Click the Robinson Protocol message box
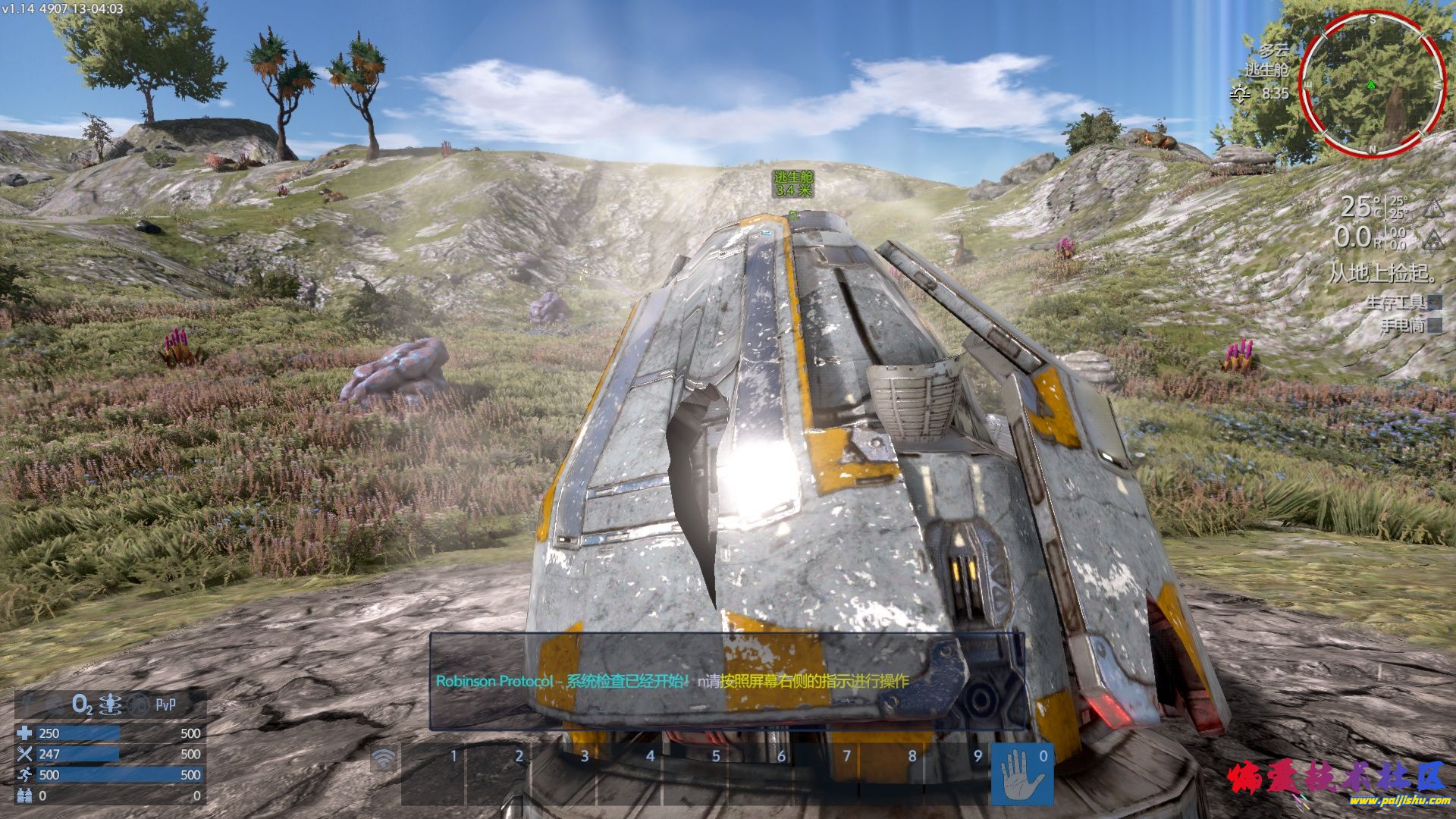1456x819 pixels. 726,680
